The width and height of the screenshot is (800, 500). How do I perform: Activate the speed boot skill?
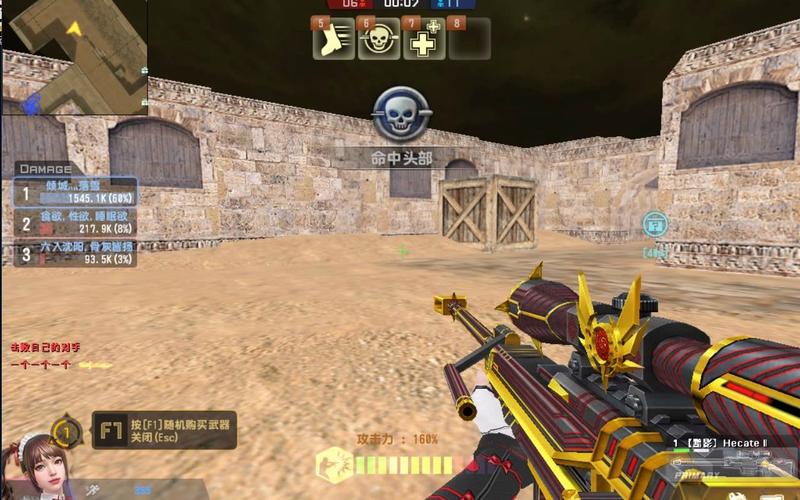coord(334,41)
